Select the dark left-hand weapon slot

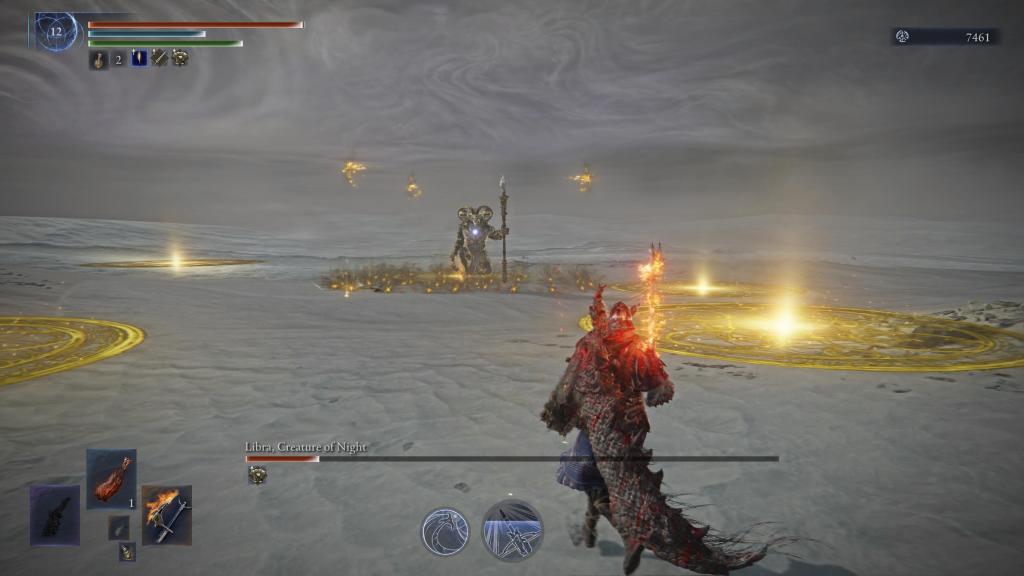(x=54, y=515)
